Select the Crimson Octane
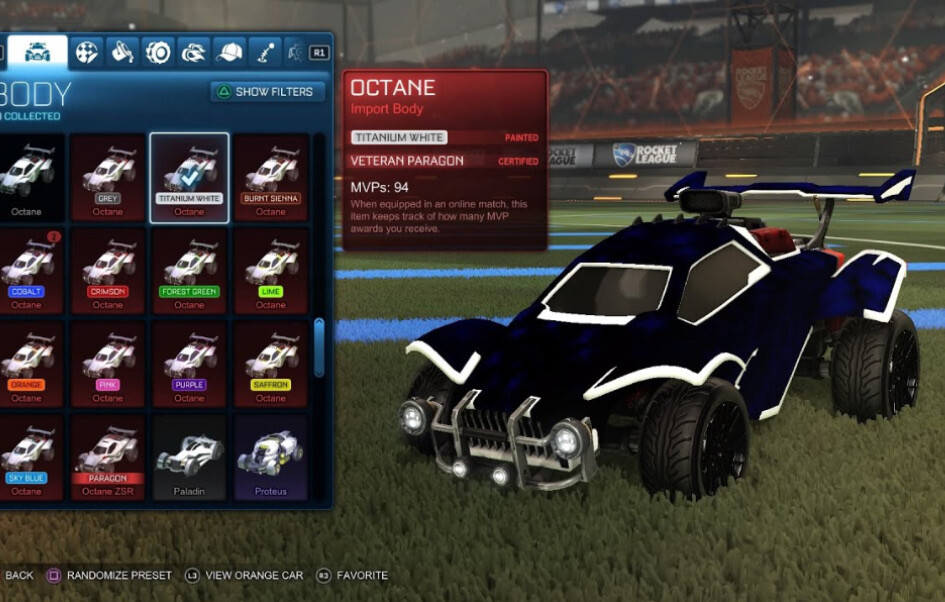 [x=108, y=270]
